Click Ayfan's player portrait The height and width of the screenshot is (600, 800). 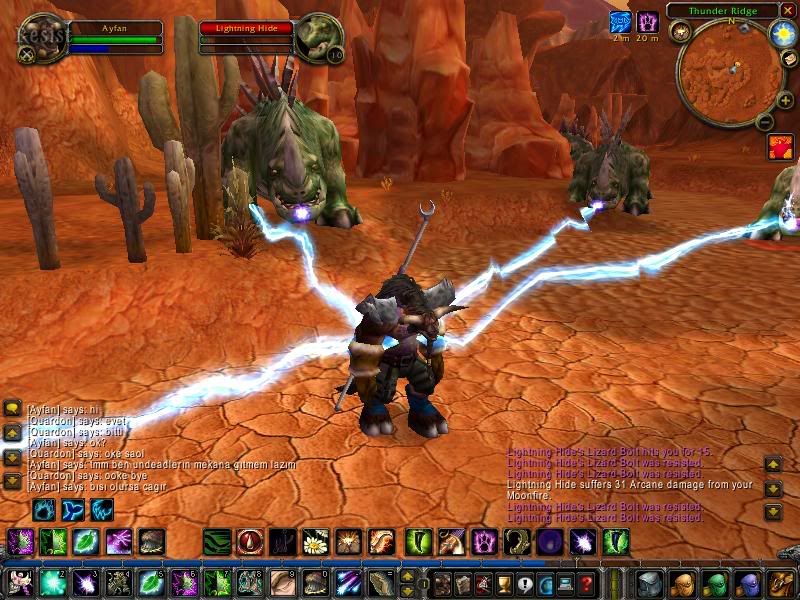tap(43, 38)
